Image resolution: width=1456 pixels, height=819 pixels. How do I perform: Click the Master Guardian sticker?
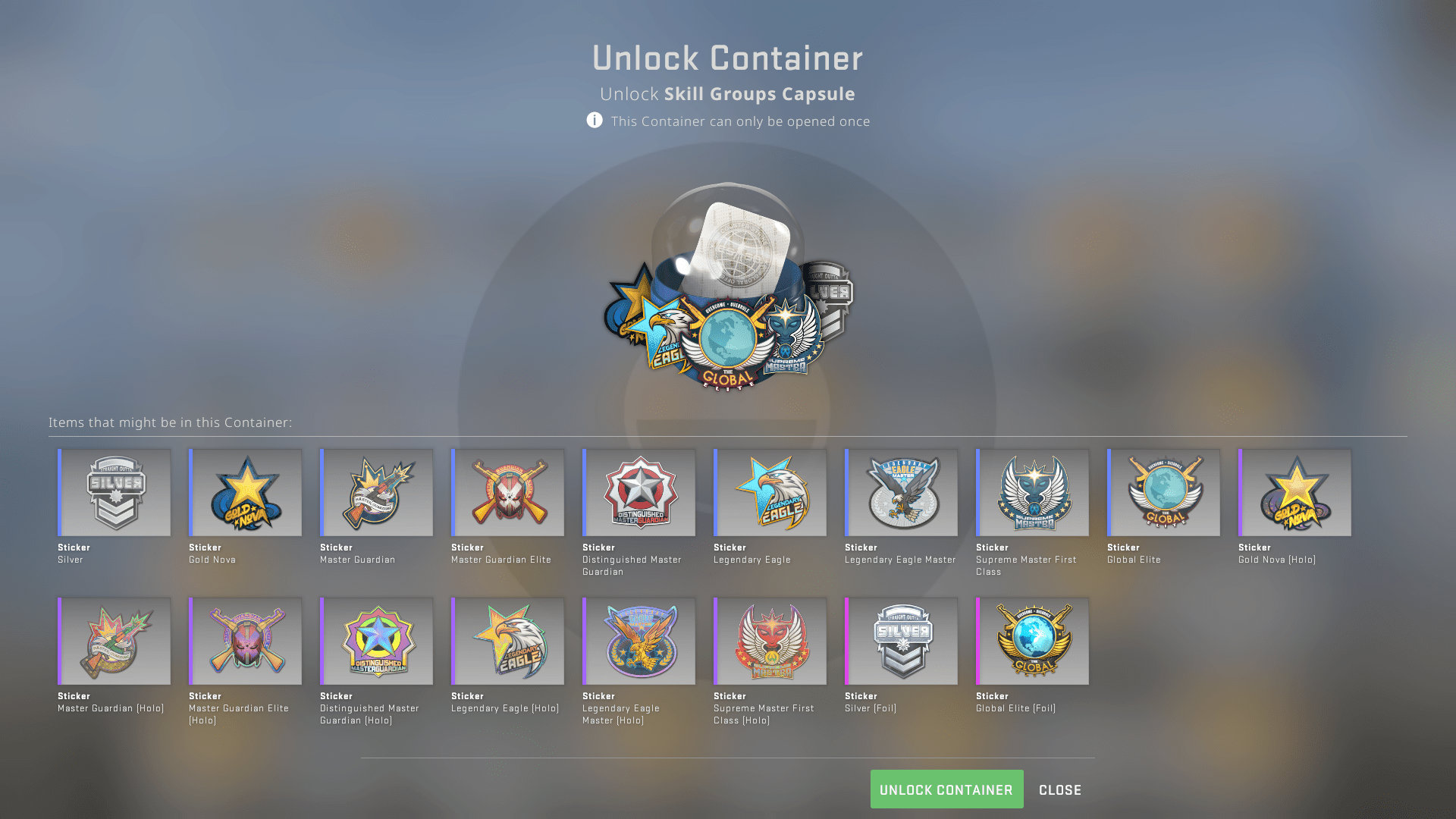[377, 492]
